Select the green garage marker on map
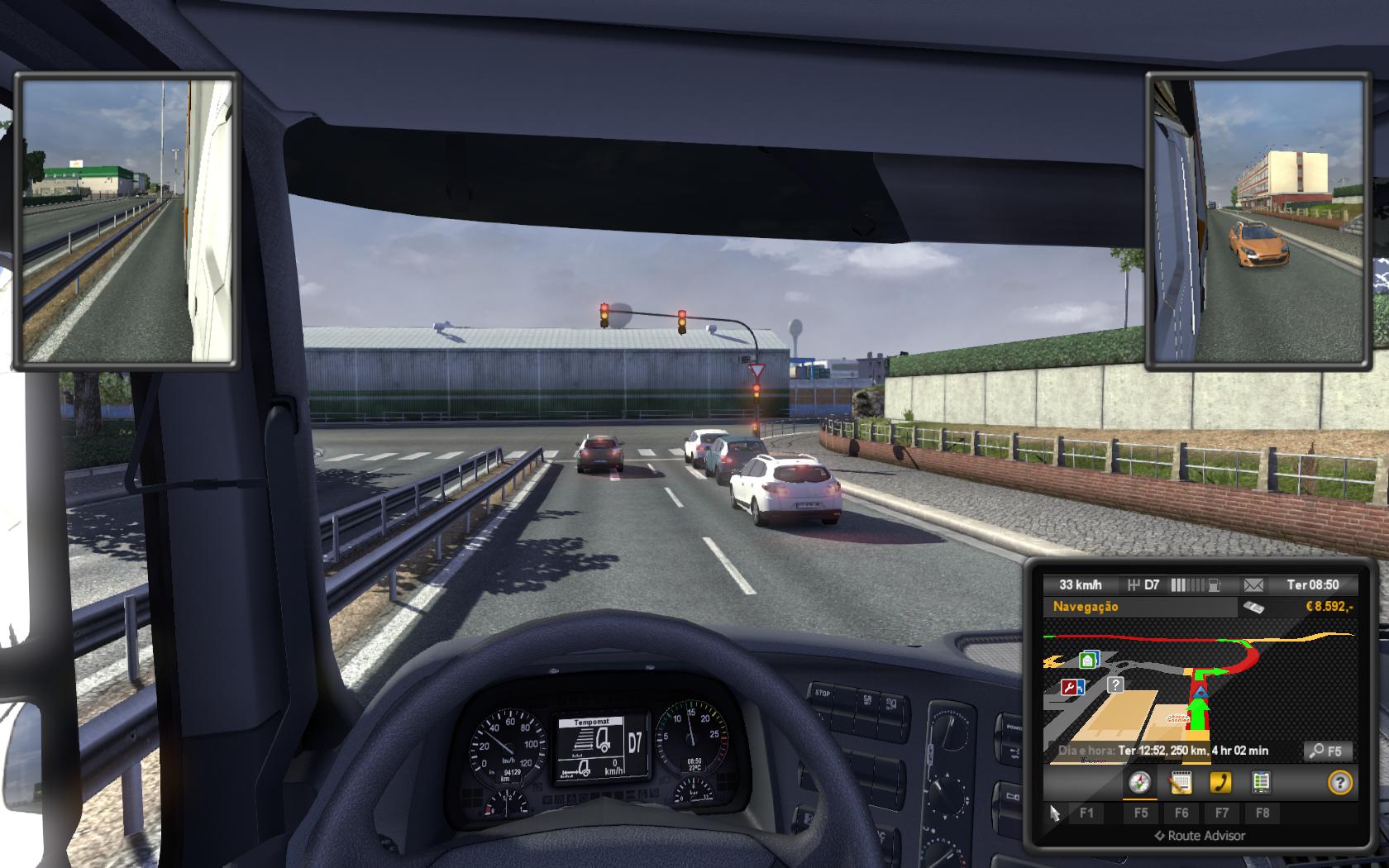The width and height of the screenshot is (1389, 868). [x=1089, y=660]
